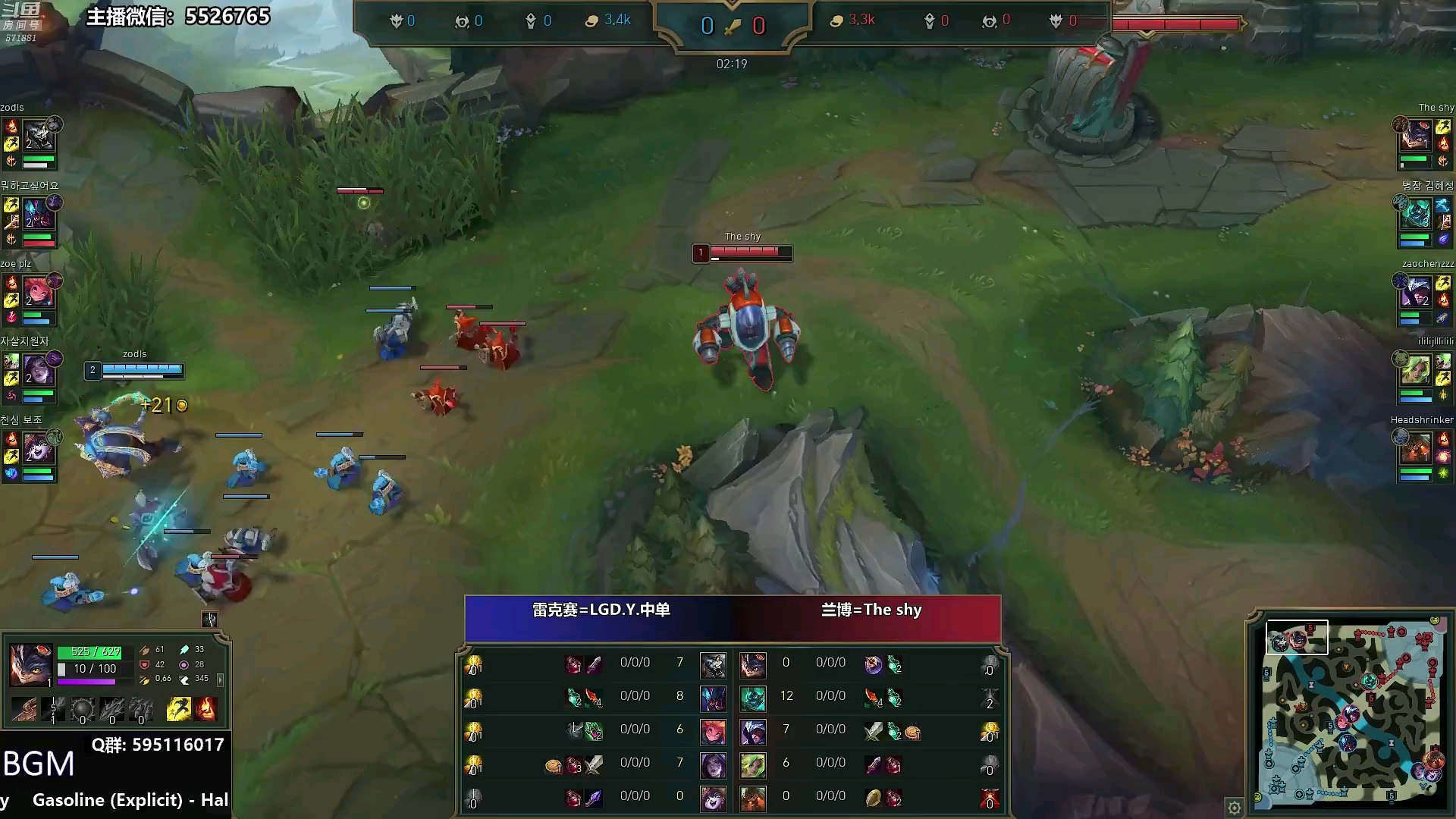Click the selected champion portrait in the HUD

(30, 664)
